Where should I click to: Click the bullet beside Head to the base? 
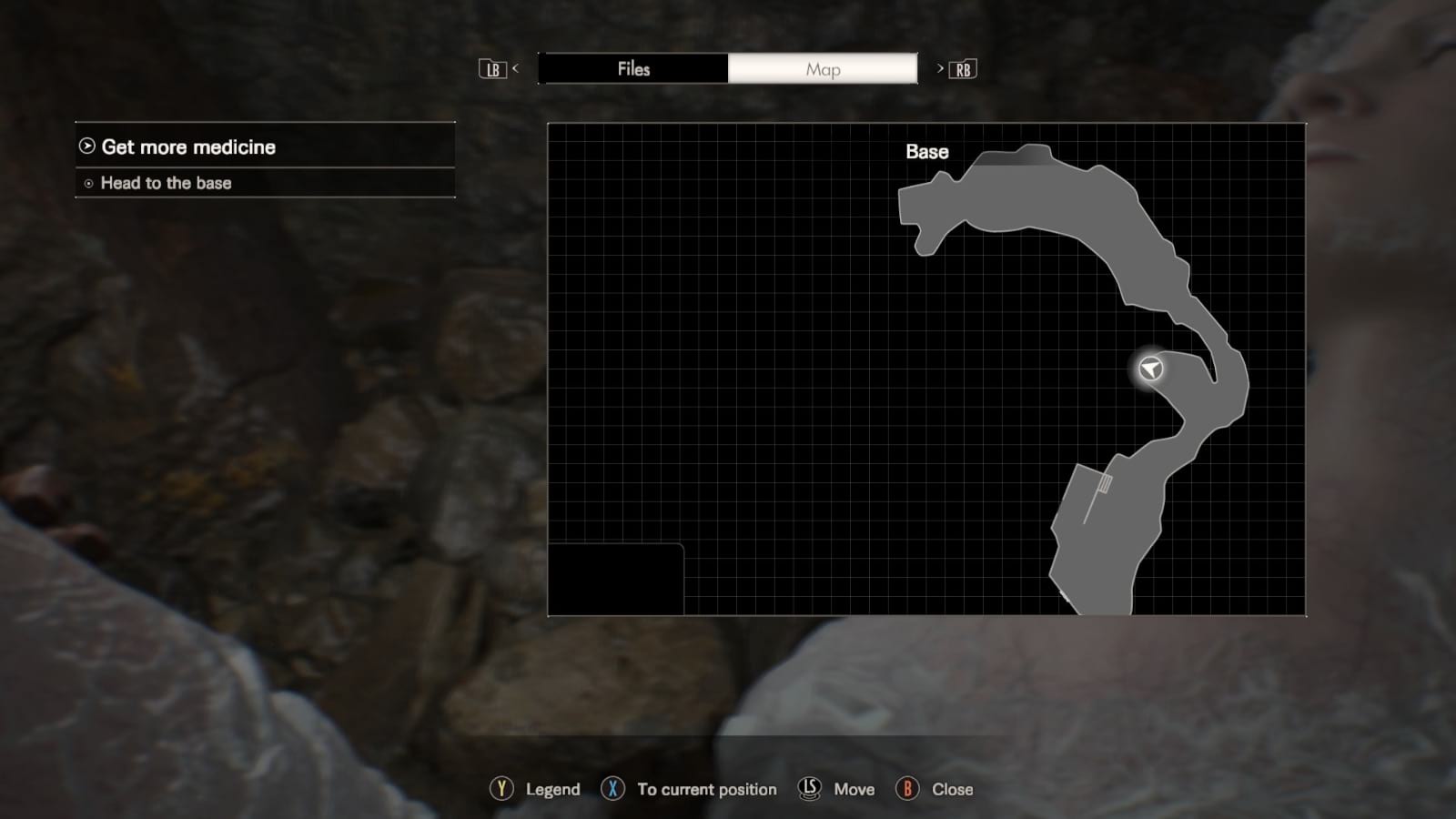click(x=86, y=184)
